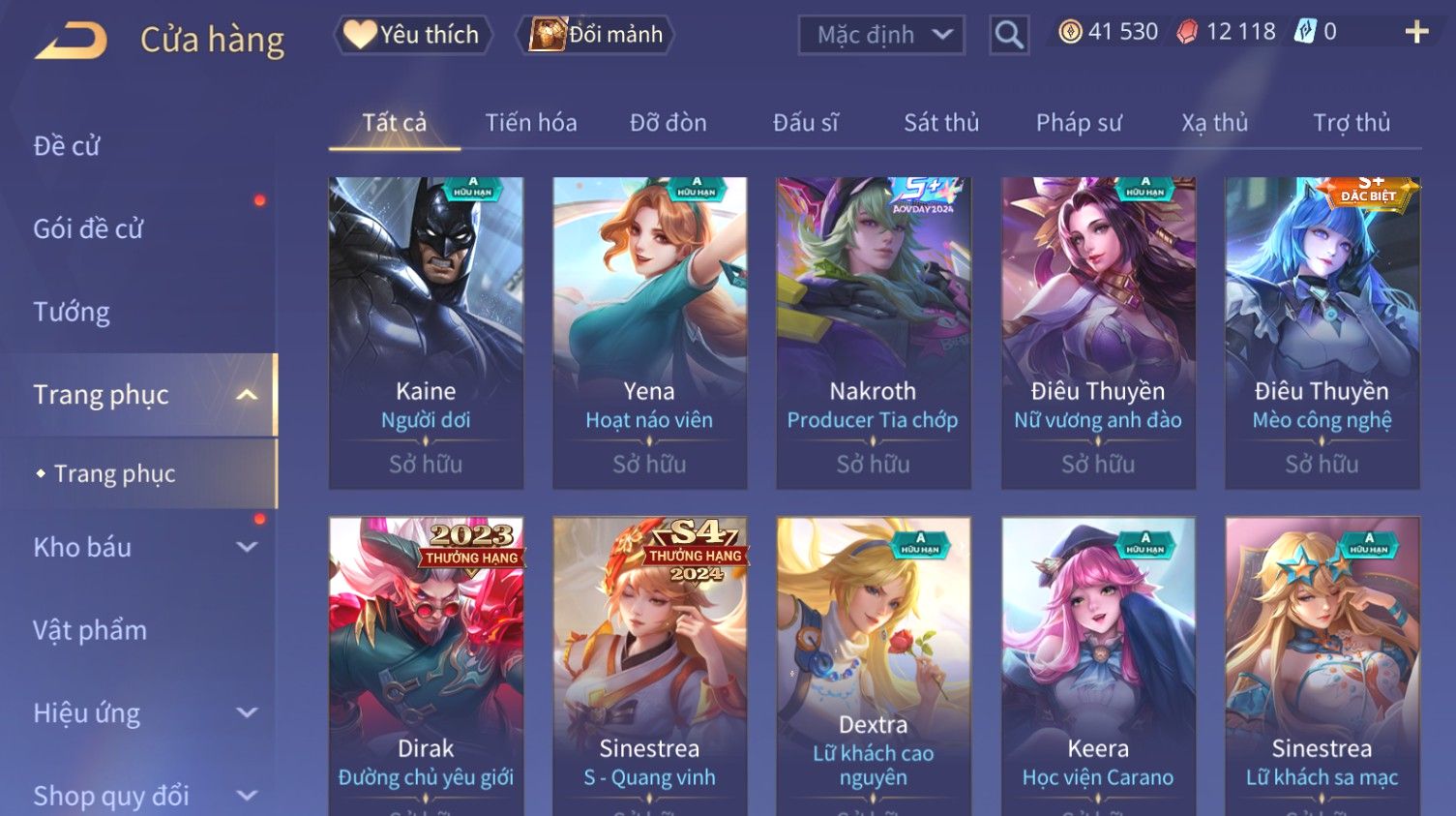This screenshot has height=816, width=1456.
Task: Add currency with the plus button
Action: 1416,32
